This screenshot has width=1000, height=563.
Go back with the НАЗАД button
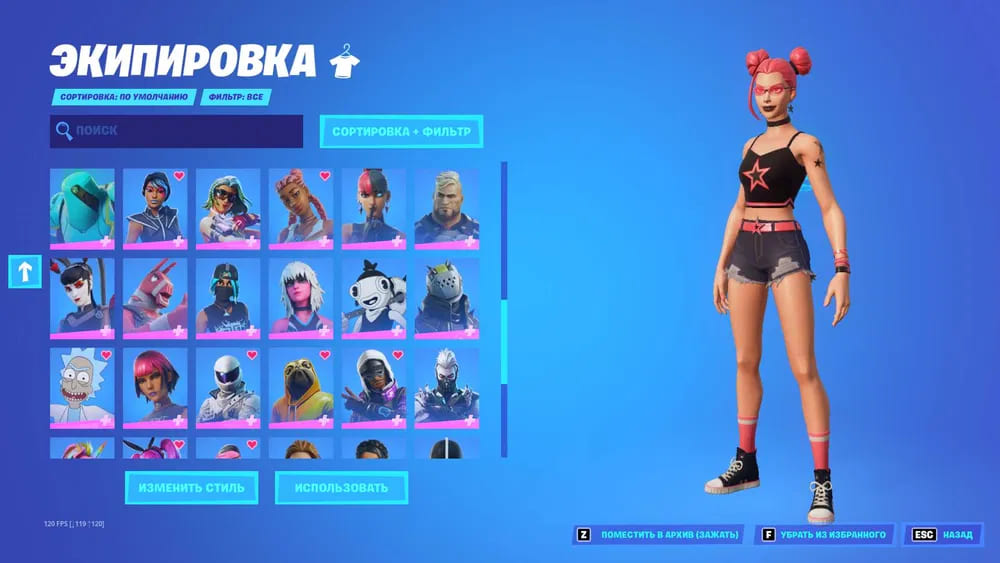coord(943,535)
